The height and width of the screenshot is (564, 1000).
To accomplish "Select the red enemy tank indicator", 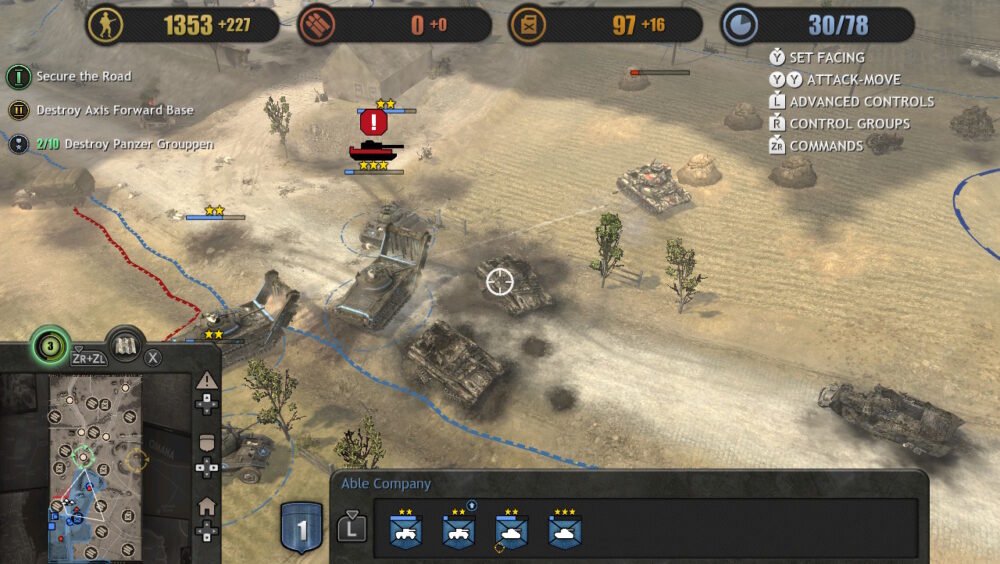I will (375, 151).
